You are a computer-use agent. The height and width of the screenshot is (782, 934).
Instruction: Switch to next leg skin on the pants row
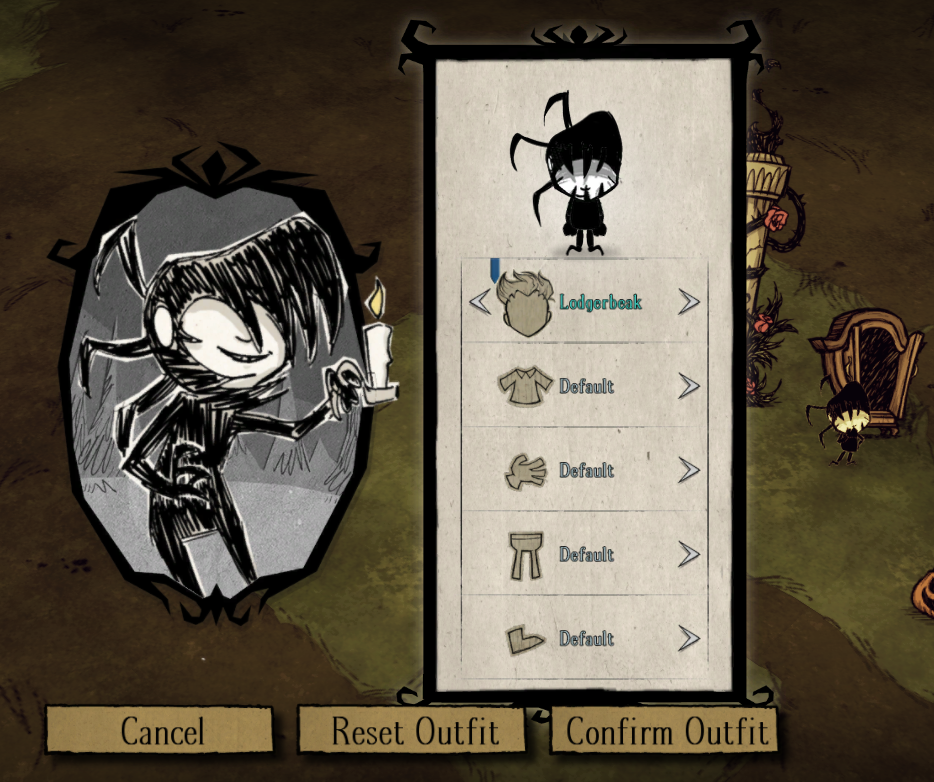(x=689, y=554)
